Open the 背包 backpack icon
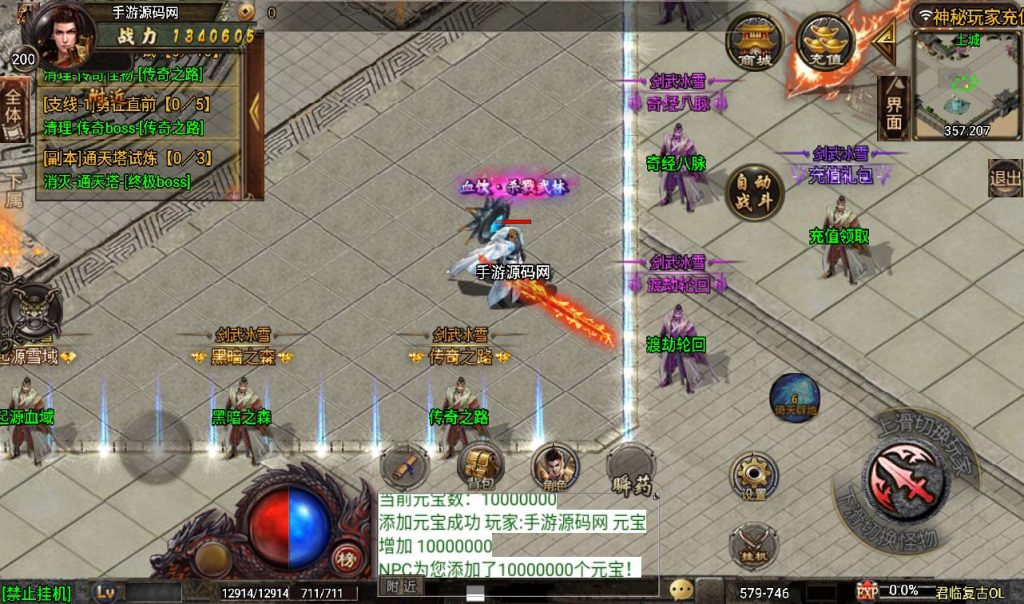 [x=480, y=464]
